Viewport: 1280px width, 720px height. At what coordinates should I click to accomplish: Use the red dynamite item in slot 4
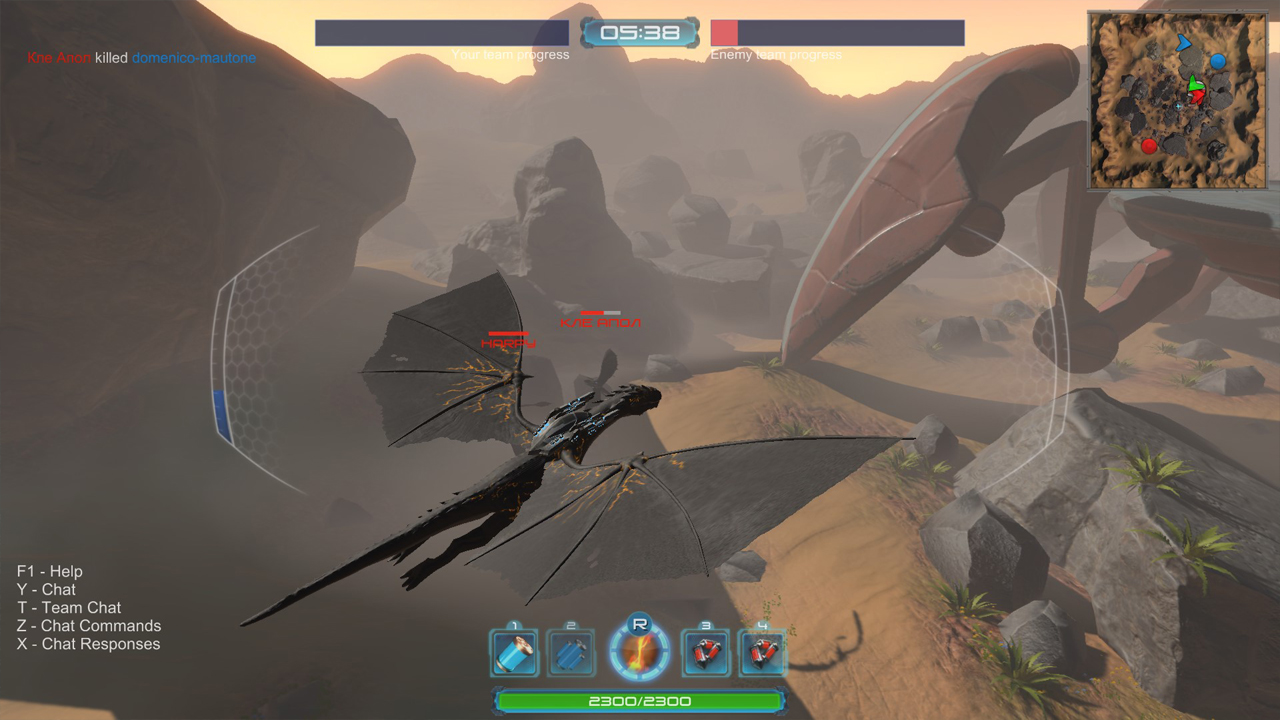[763, 651]
